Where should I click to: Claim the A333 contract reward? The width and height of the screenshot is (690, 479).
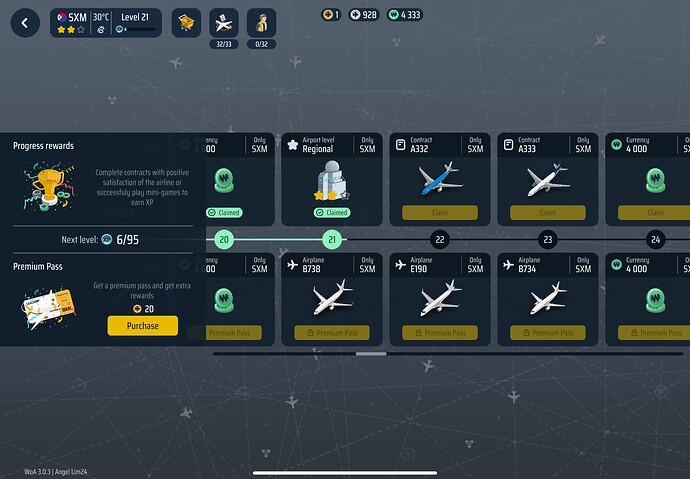(x=547, y=212)
